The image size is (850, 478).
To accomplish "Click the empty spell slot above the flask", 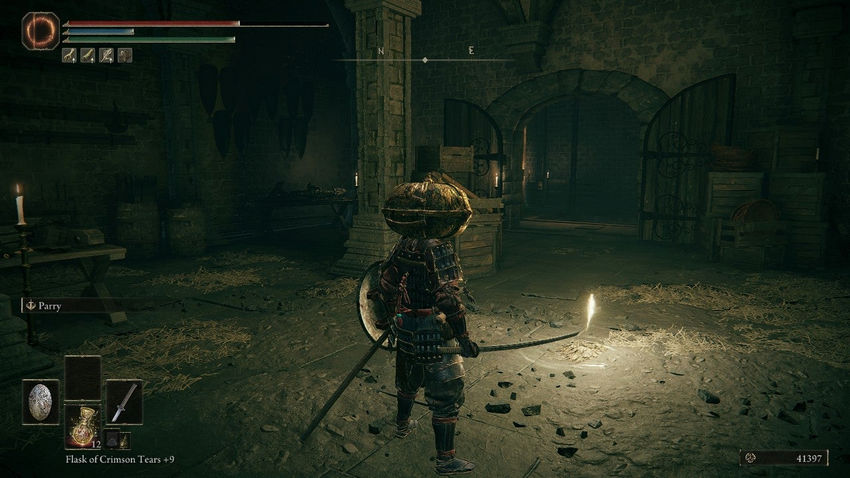I will [x=82, y=378].
